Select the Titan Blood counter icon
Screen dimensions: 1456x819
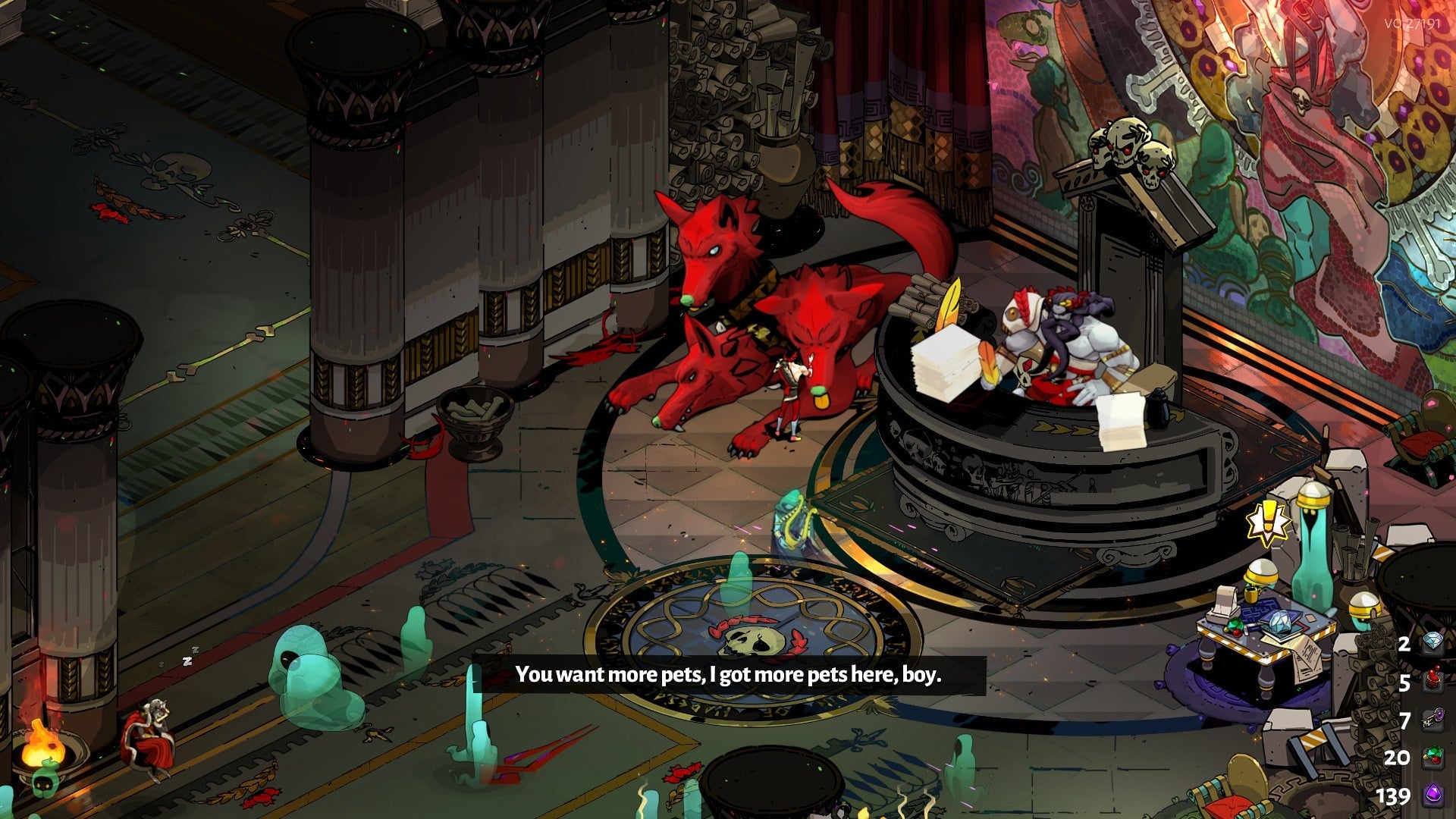coord(1433,679)
